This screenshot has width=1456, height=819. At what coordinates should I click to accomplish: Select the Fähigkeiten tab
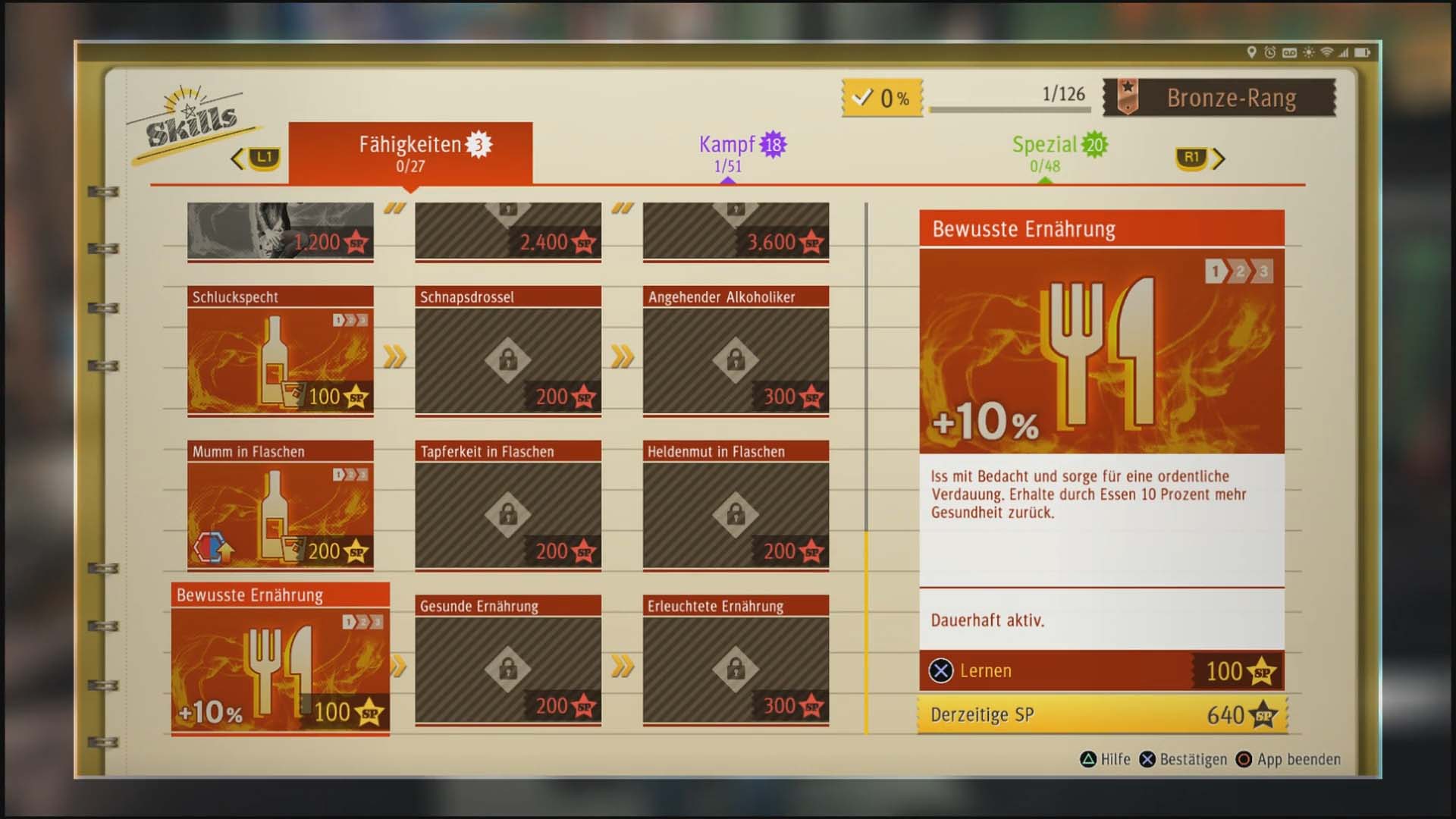tap(410, 152)
